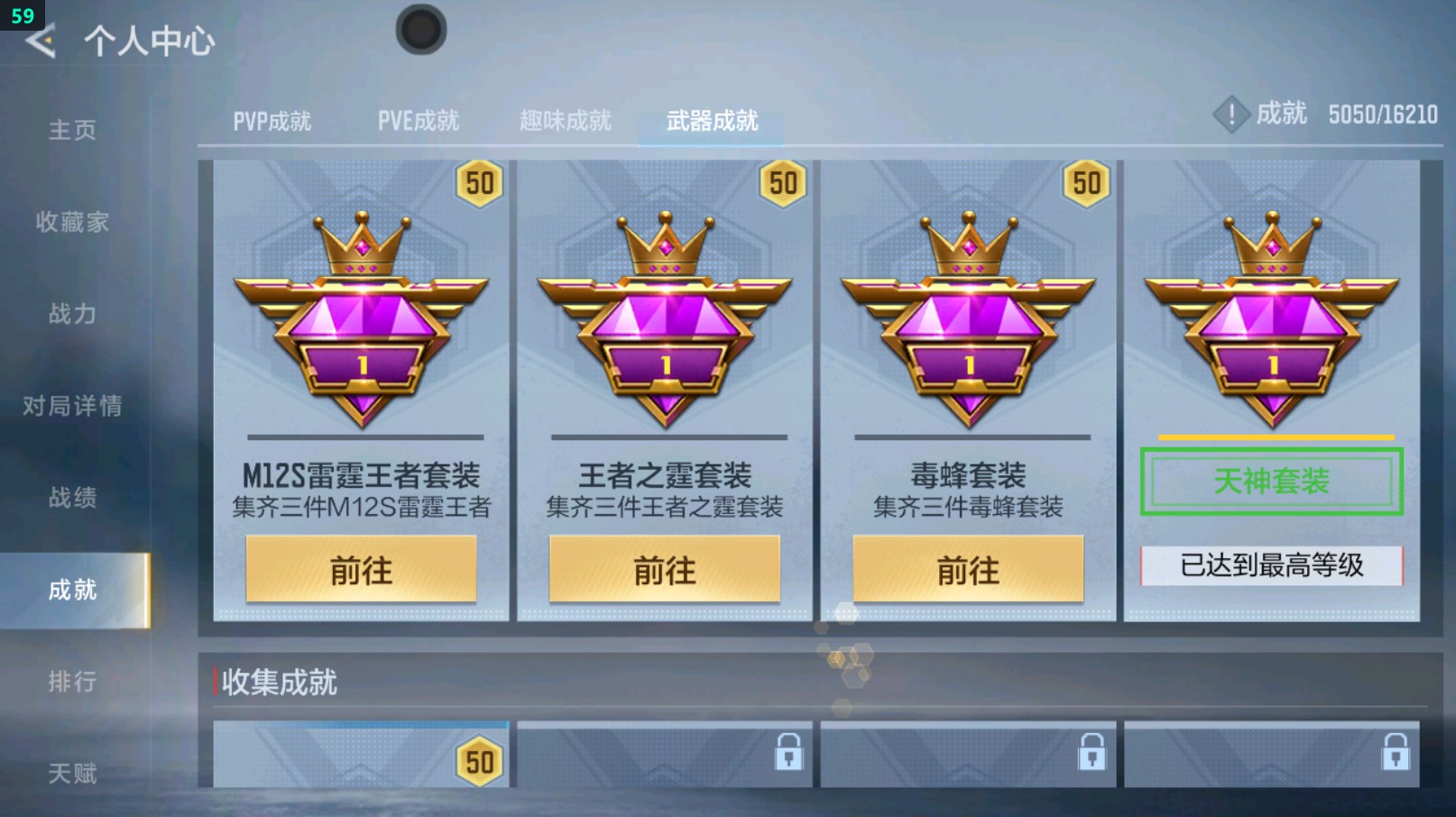The width and height of the screenshot is (1456, 817).
Task: Click 前往 under 王者之霆套装
Action: point(665,570)
